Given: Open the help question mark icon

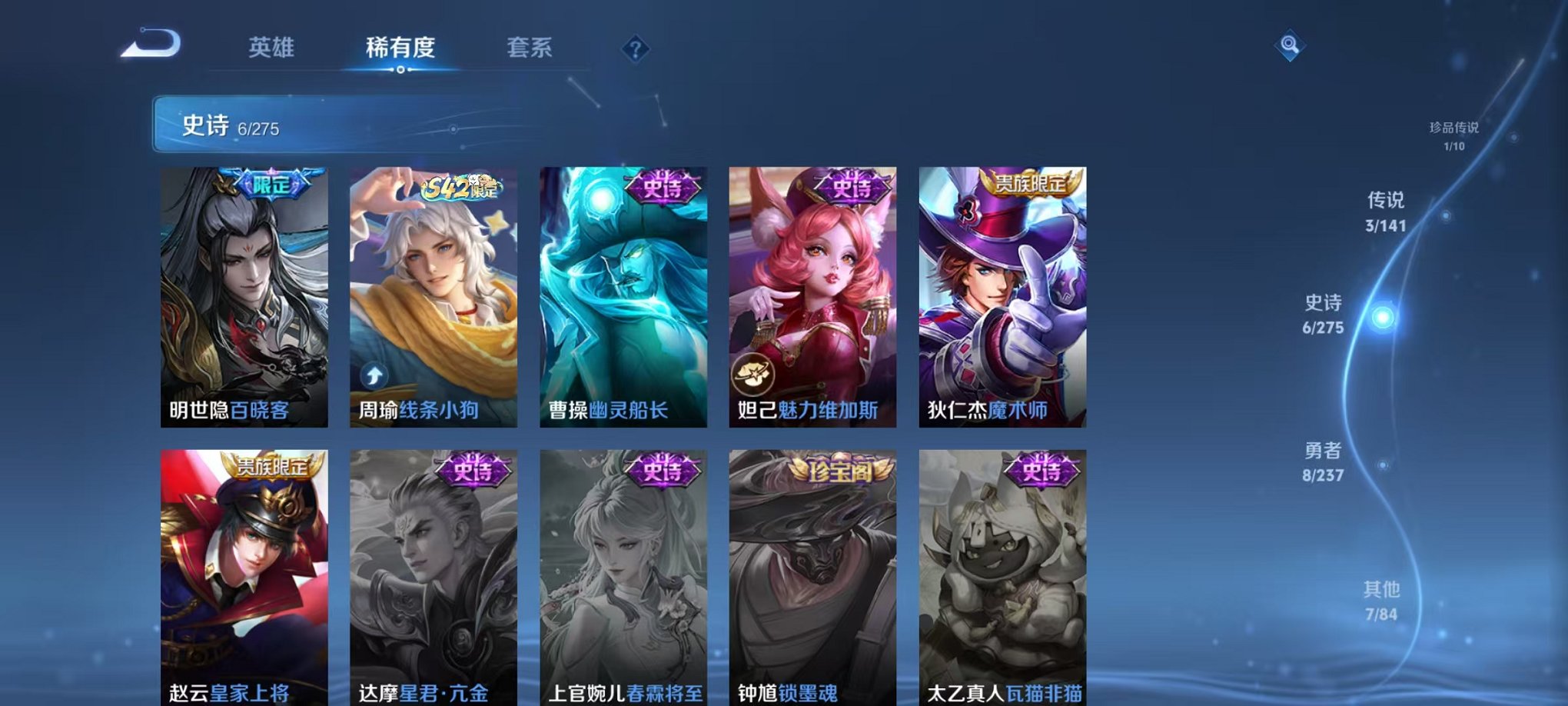Looking at the screenshot, I should (x=633, y=51).
